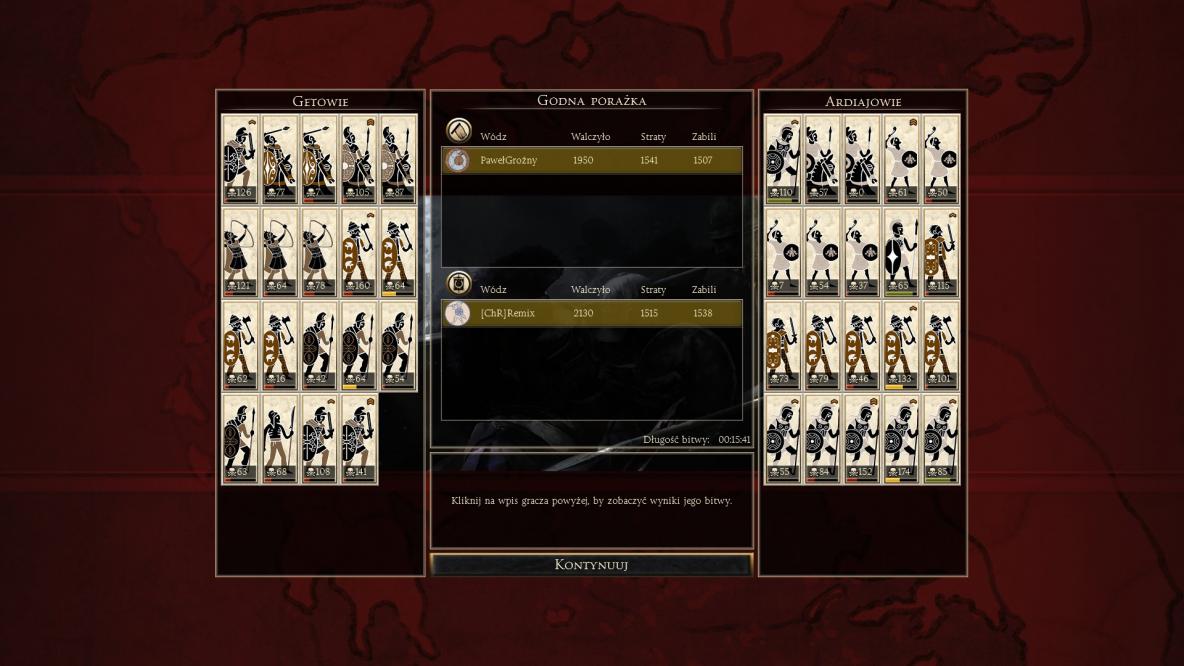Continue with the Kontynuuj button
The height and width of the screenshot is (666, 1184).
coord(591,565)
